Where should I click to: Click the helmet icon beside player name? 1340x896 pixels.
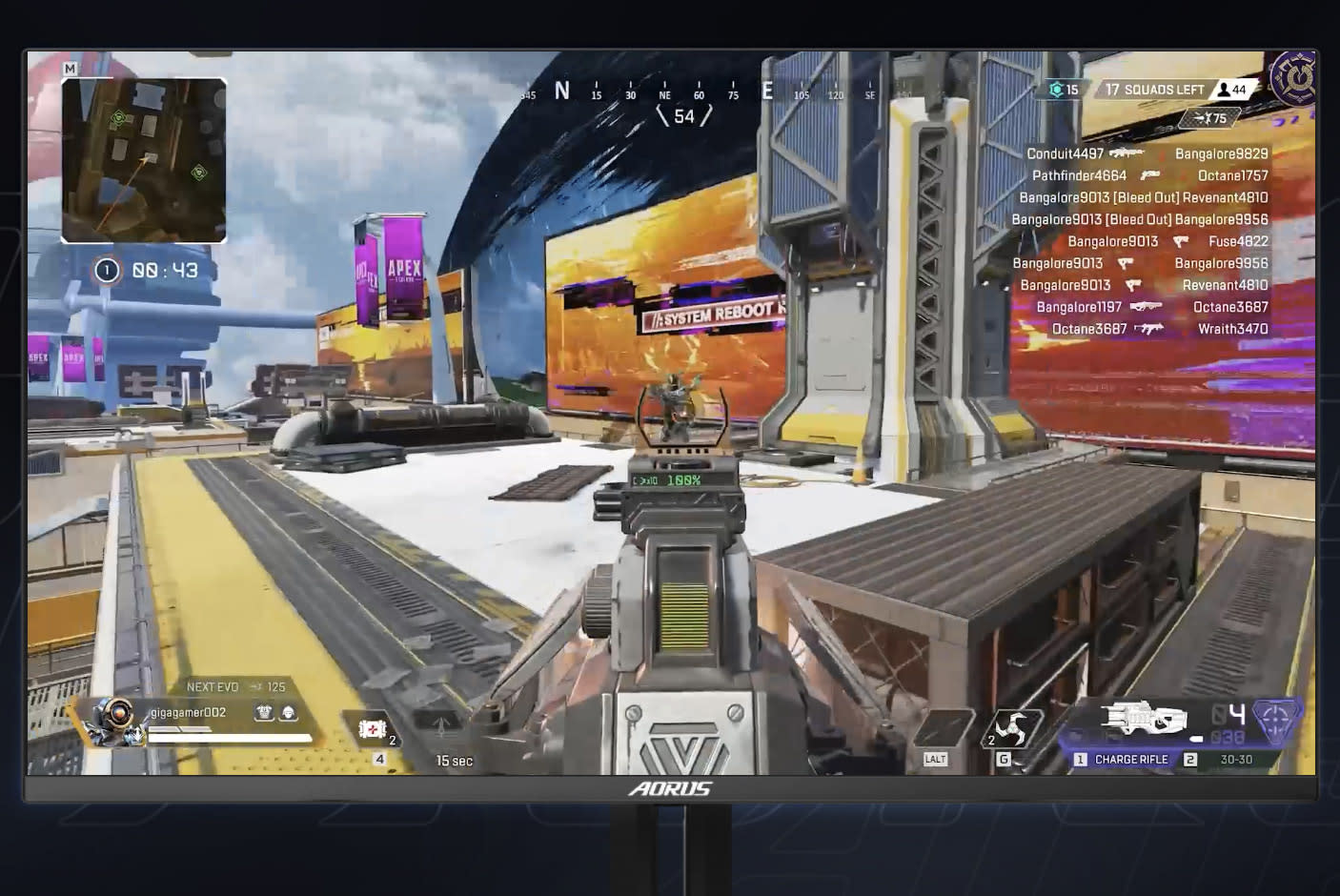pyautogui.click(x=288, y=713)
